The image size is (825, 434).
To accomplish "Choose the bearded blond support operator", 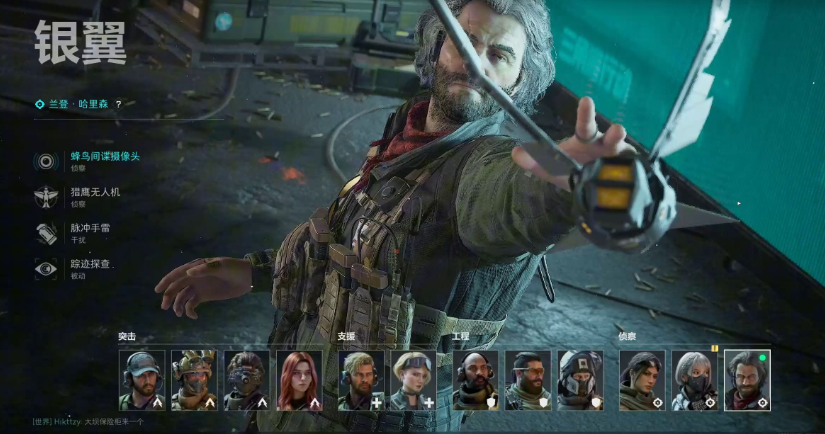I will point(361,380).
